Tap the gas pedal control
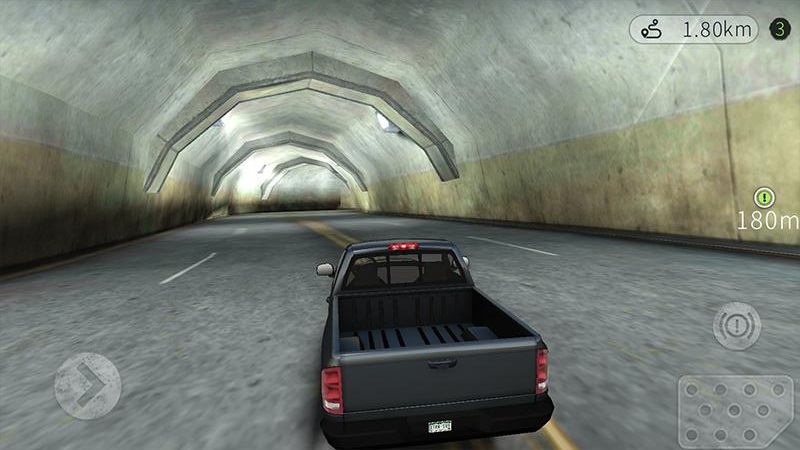This screenshot has width=800, height=450. point(735,410)
